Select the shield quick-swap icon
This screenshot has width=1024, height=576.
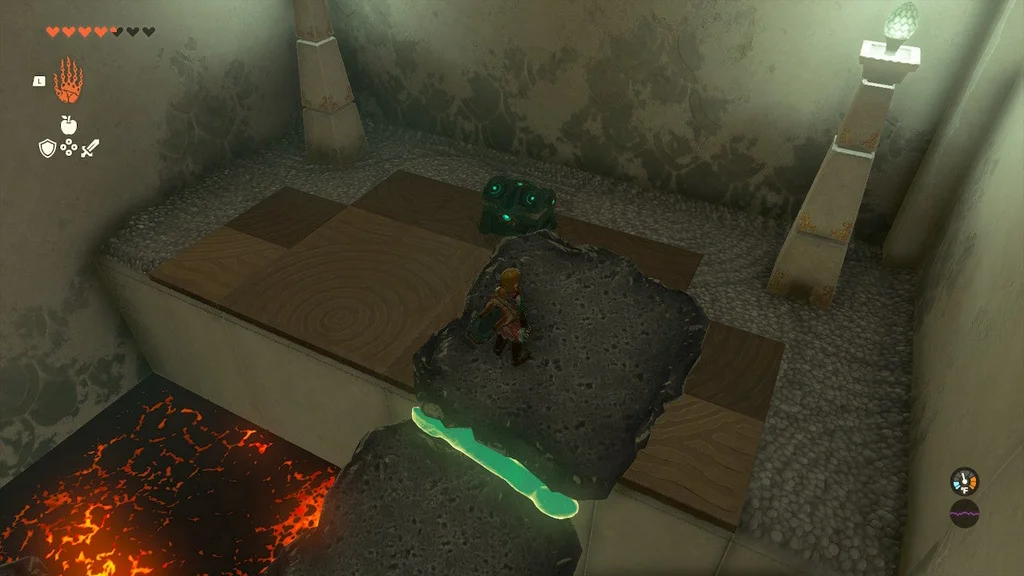click(x=46, y=148)
